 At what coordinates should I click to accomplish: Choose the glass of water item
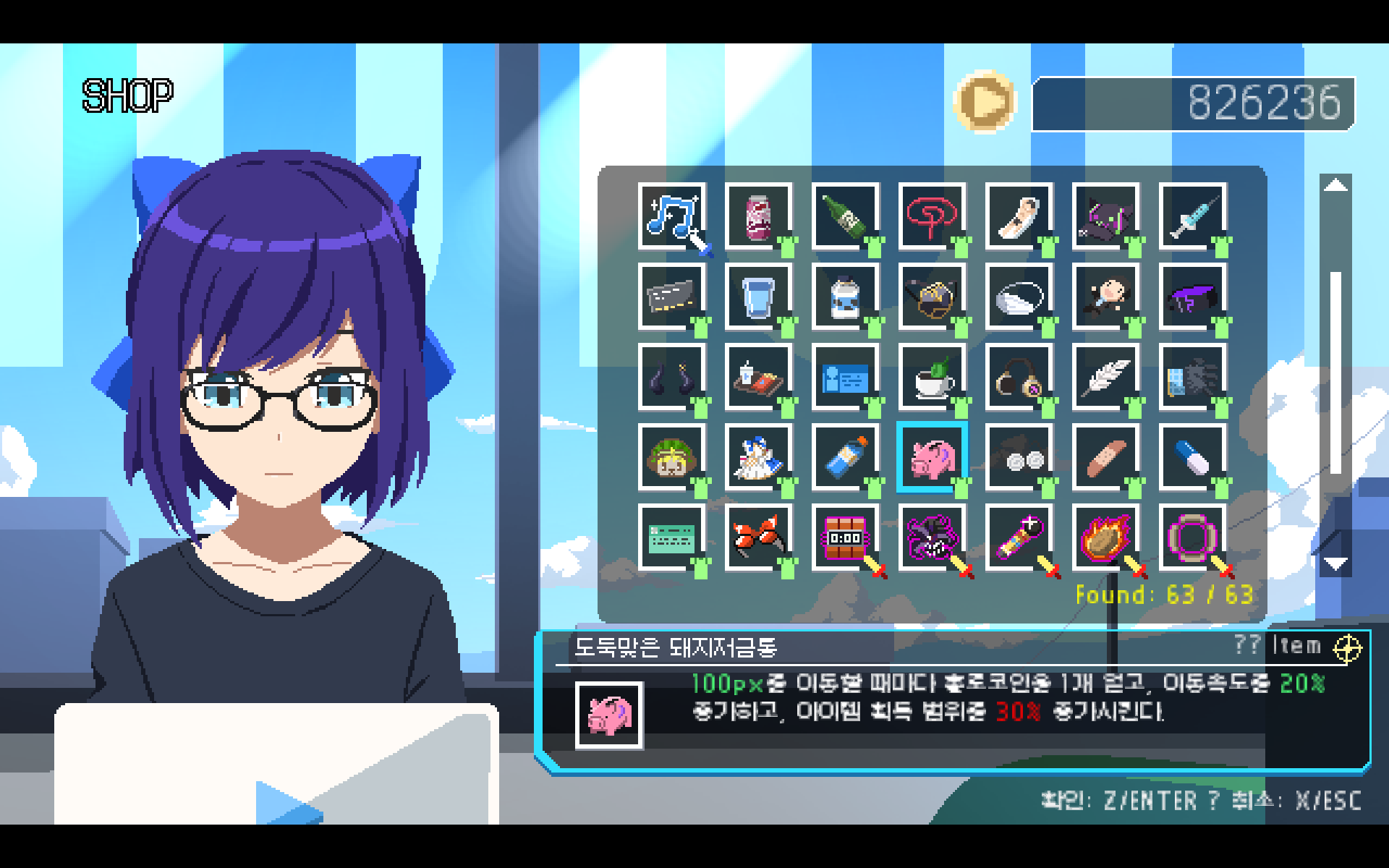click(758, 297)
